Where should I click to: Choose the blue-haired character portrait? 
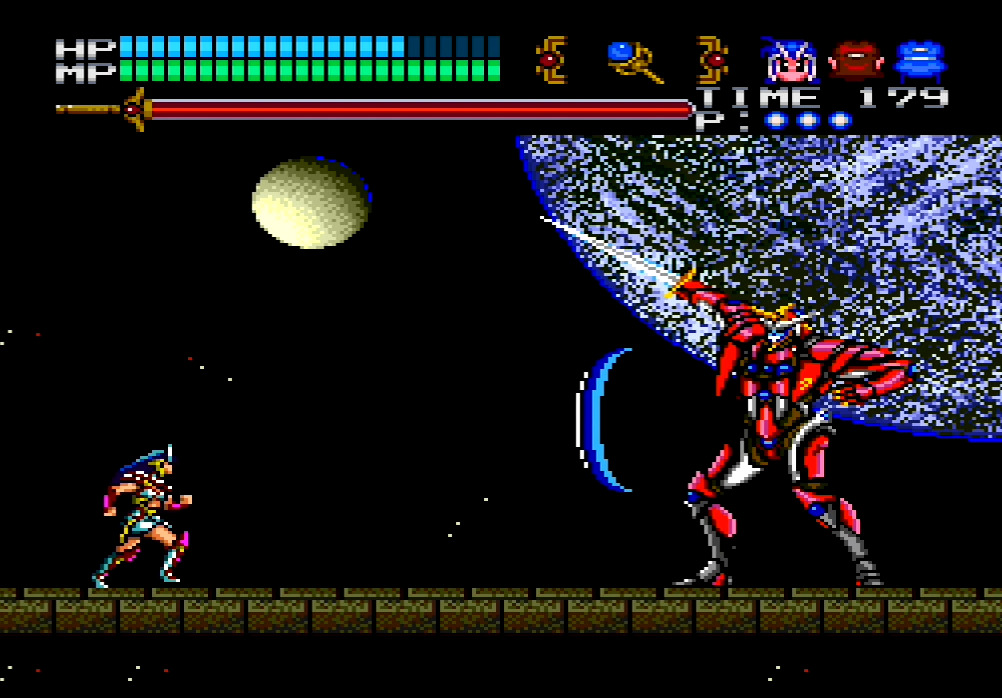[x=790, y=62]
